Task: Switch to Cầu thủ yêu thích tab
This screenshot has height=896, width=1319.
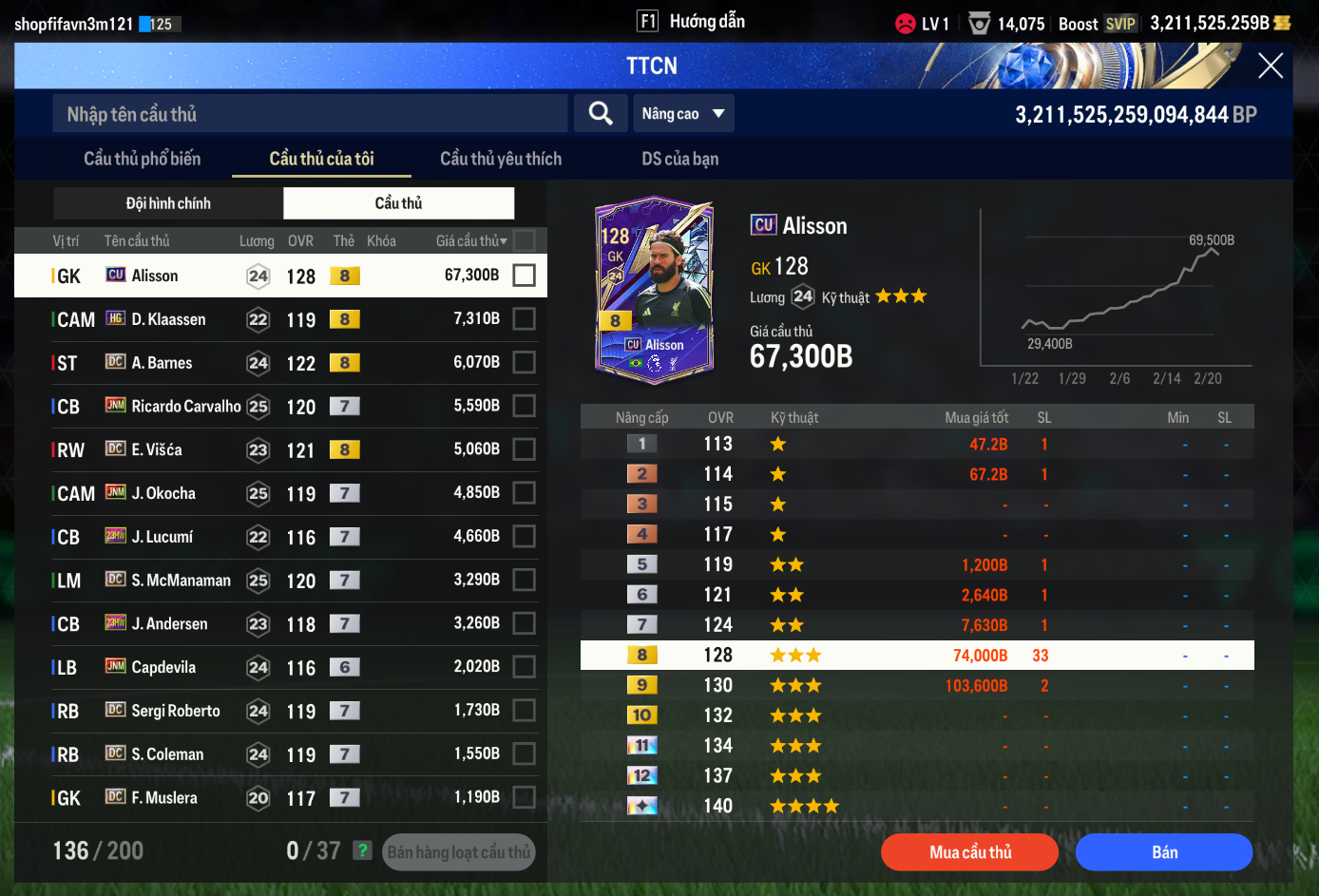Action: 501,159
